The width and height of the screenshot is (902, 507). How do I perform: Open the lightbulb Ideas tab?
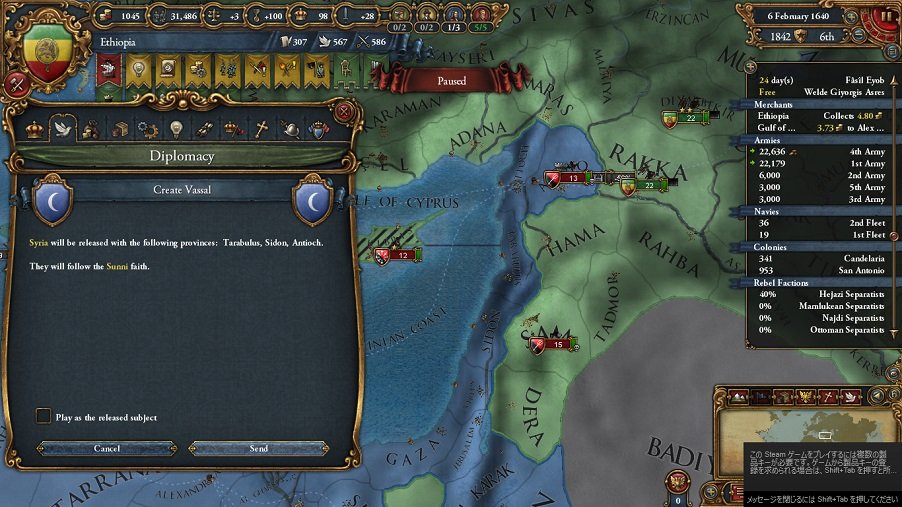click(177, 128)
